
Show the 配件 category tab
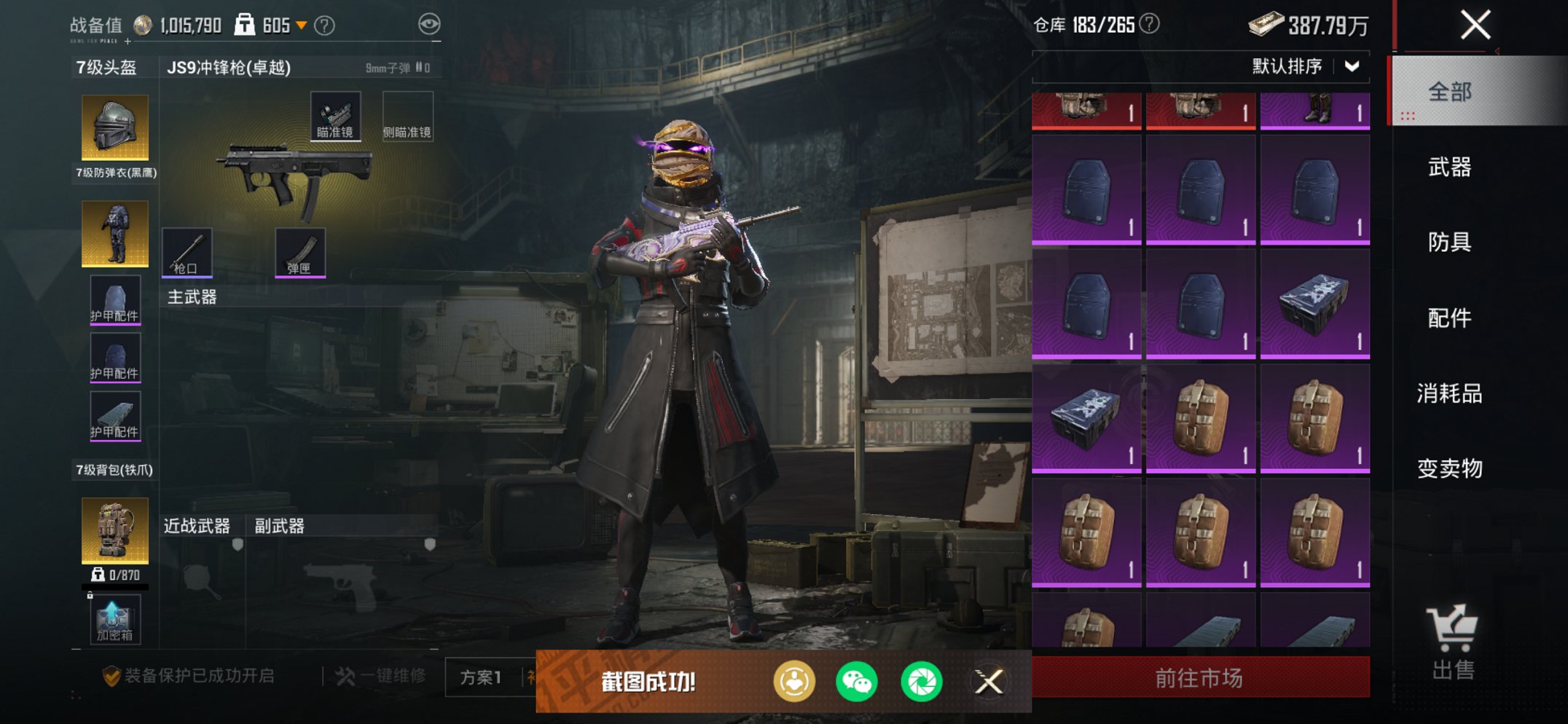pos(1450,318)
